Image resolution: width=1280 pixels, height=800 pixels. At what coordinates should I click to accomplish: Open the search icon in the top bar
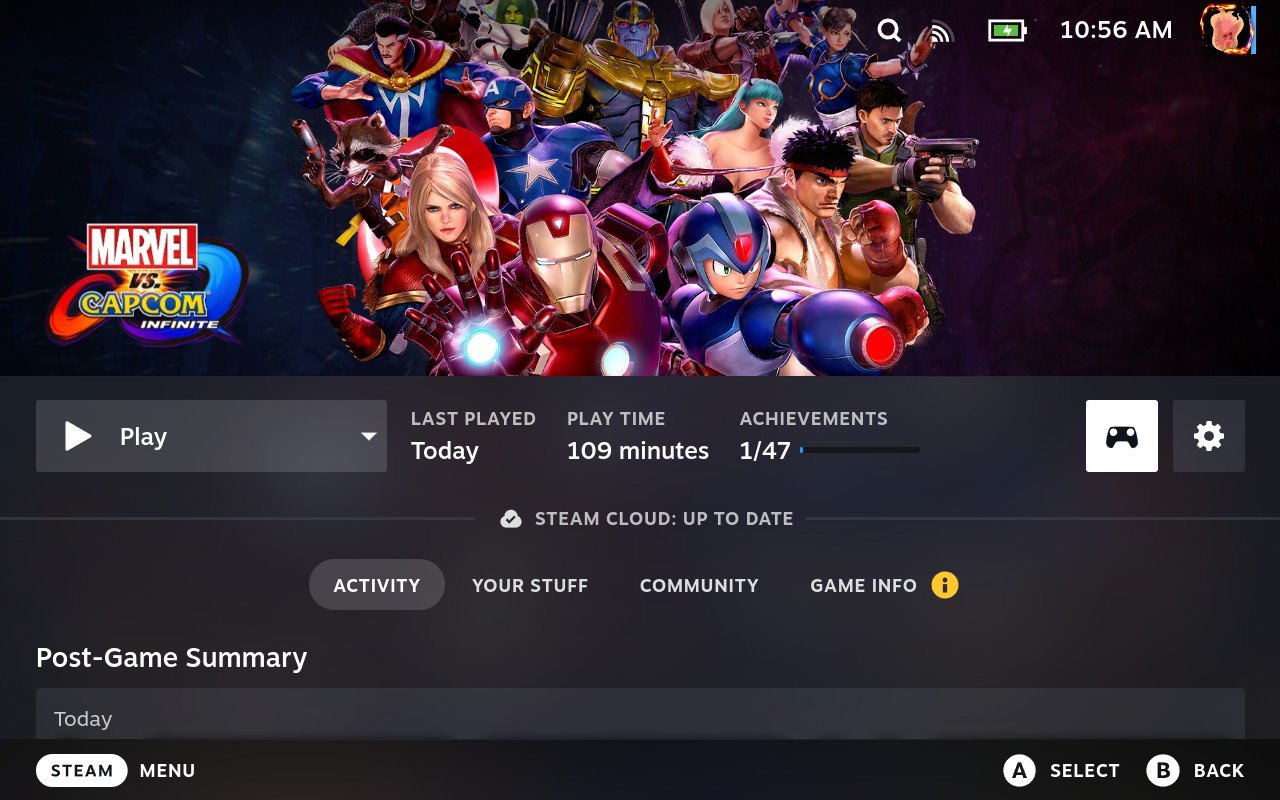coord(889,30)
